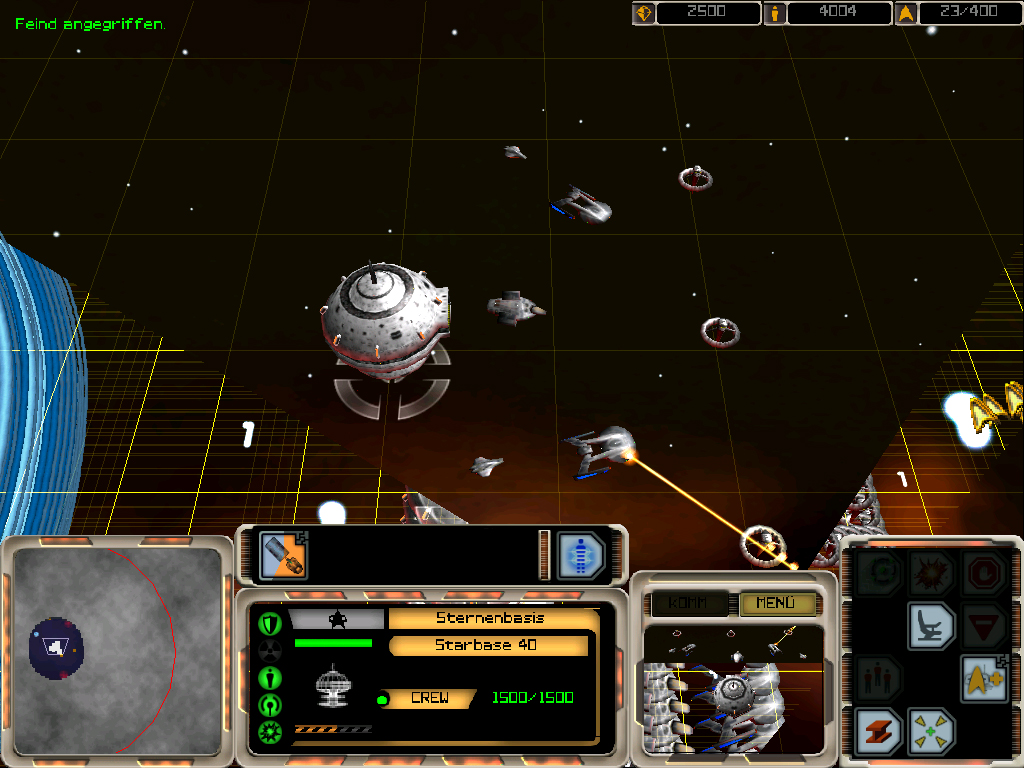Click the red stop hand command
This screenshot has width=1024, height=768.
984,574
